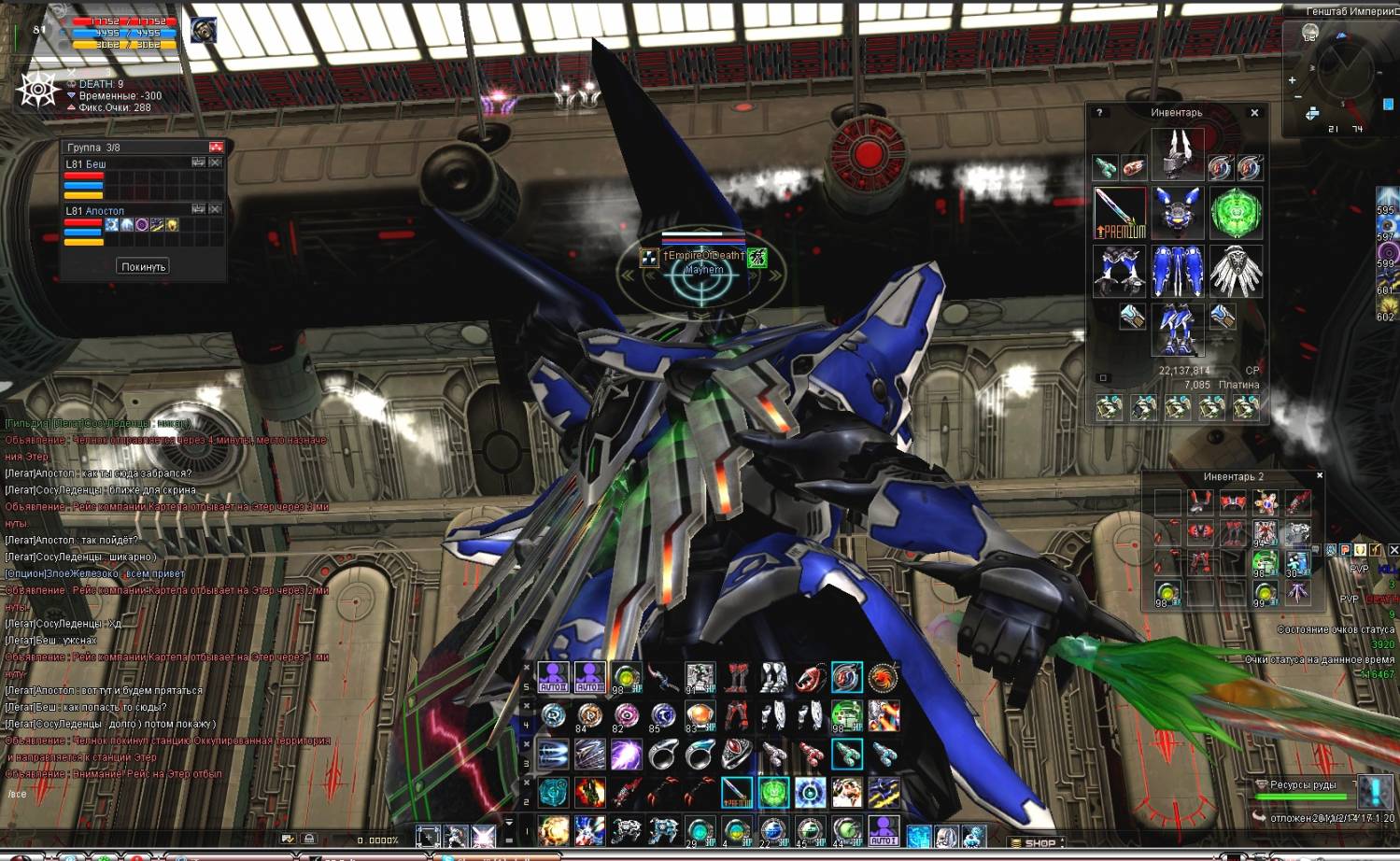Use the purple lightning skill on hotbar
The height and width of the screenshot is (861, 1400).
(627, 754)
